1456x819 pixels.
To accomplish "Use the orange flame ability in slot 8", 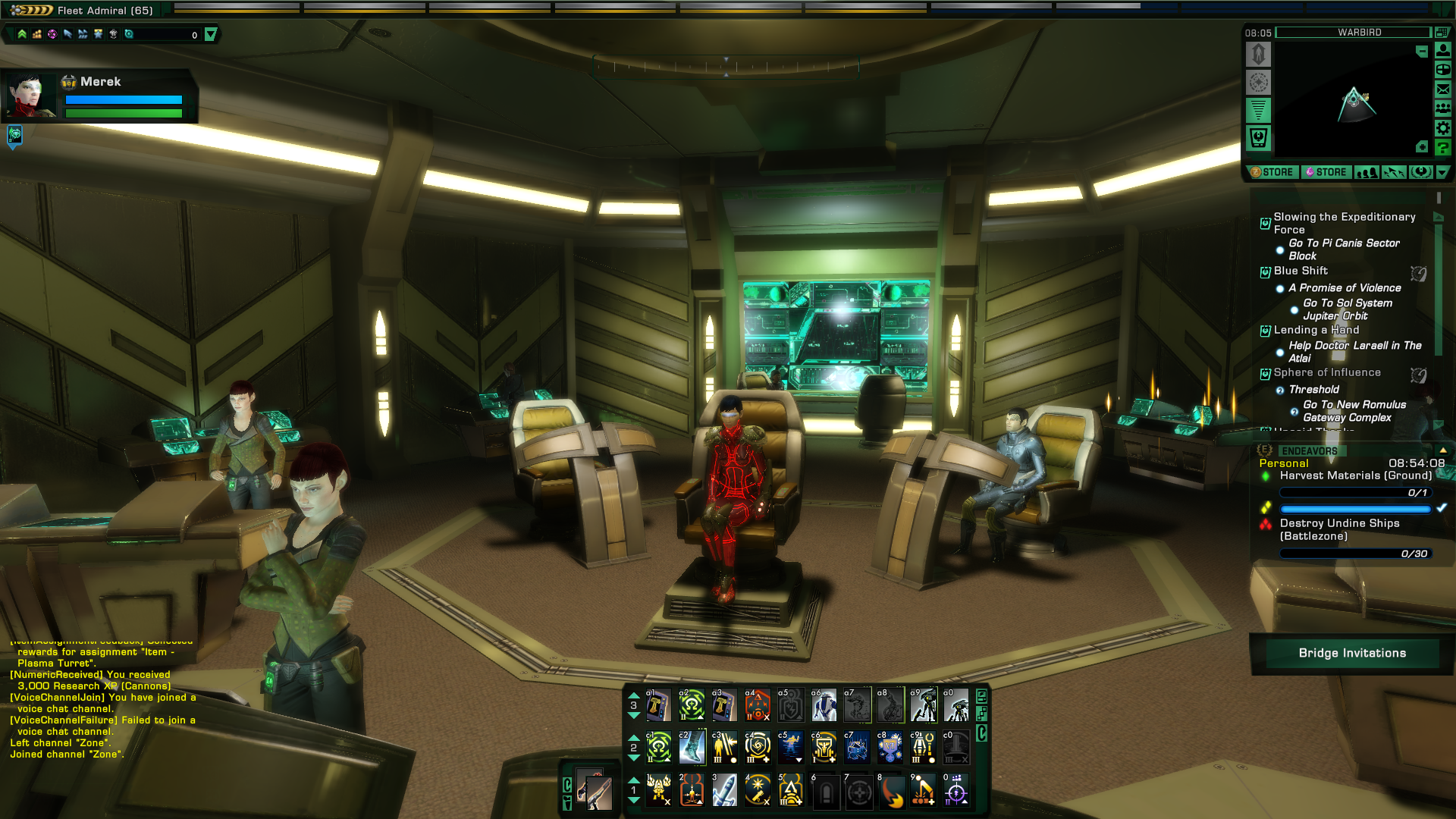I will click(891, 791).
